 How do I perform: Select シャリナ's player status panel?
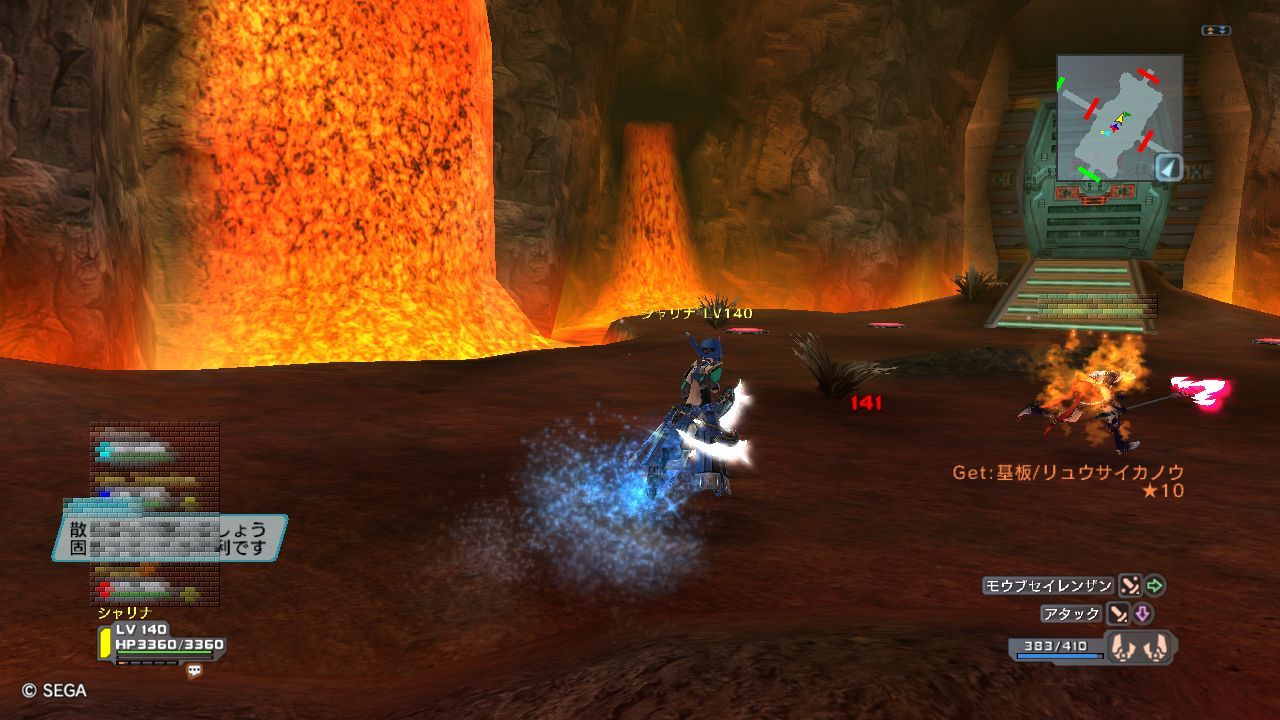click(x=161, y=644)
